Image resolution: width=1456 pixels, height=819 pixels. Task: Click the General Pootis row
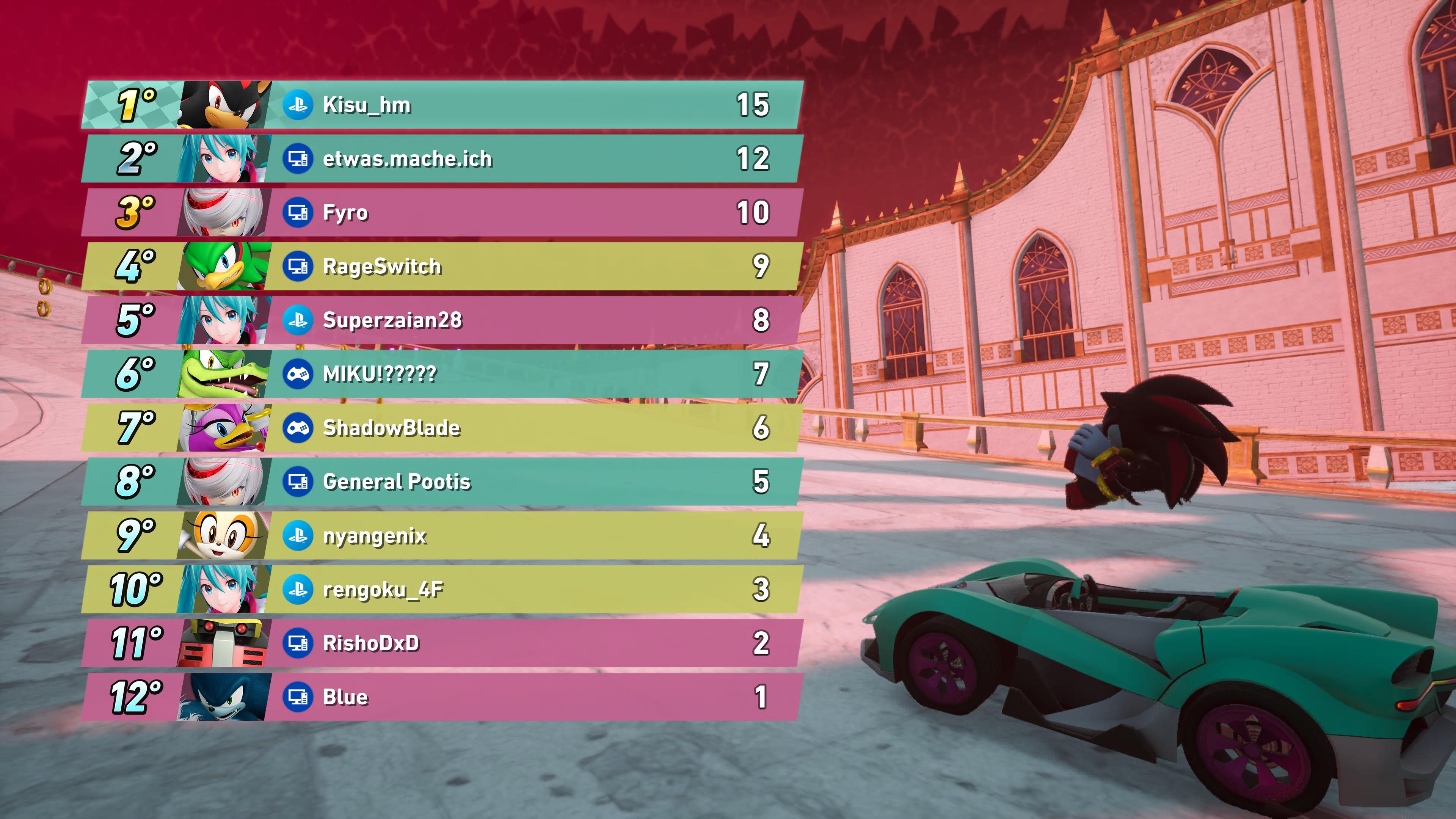coord(442,482)
